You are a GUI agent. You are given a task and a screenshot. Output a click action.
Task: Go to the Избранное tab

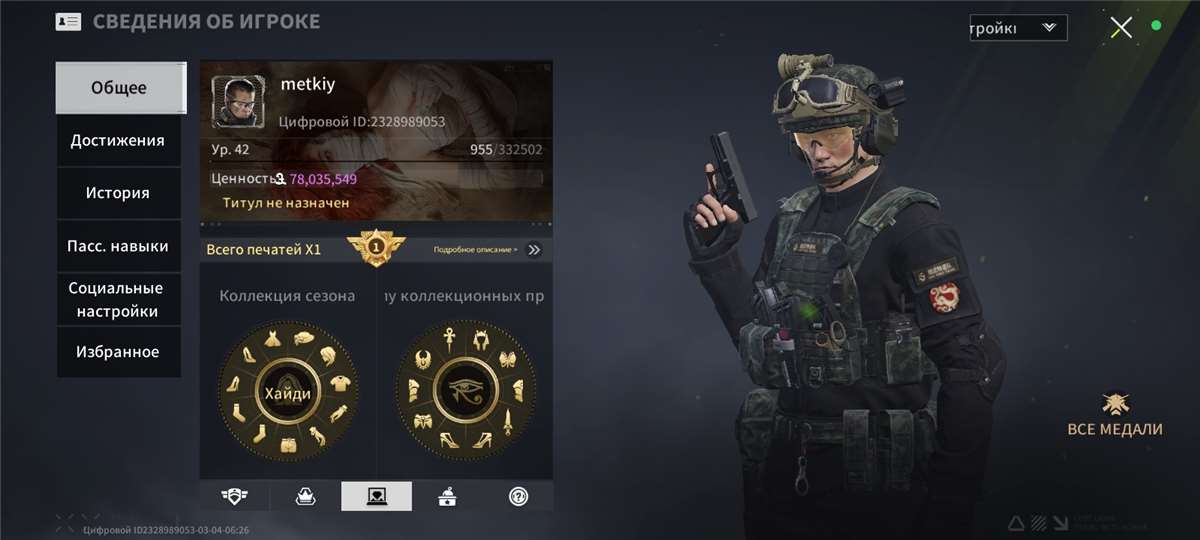click(x=118, y=352)
